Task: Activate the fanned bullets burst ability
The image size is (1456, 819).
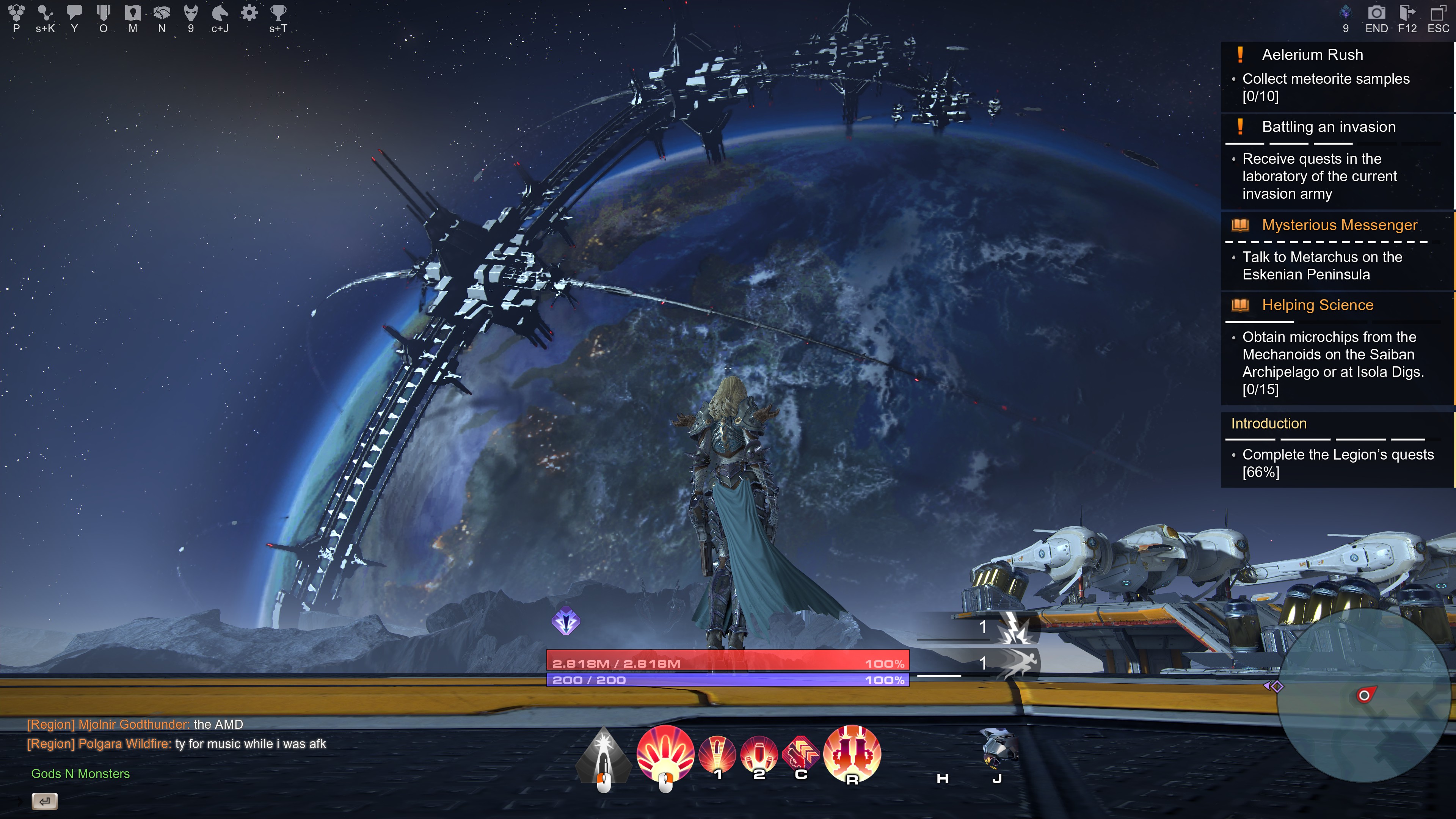Action: click(665, 753)
